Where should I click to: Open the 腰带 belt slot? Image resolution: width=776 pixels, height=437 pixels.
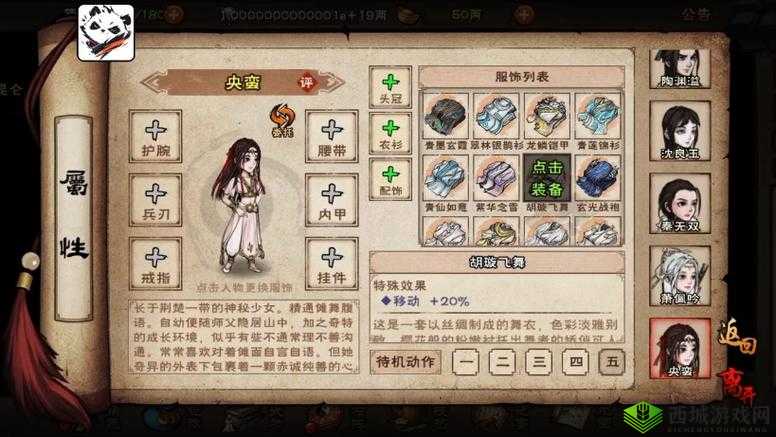point(331,136)
